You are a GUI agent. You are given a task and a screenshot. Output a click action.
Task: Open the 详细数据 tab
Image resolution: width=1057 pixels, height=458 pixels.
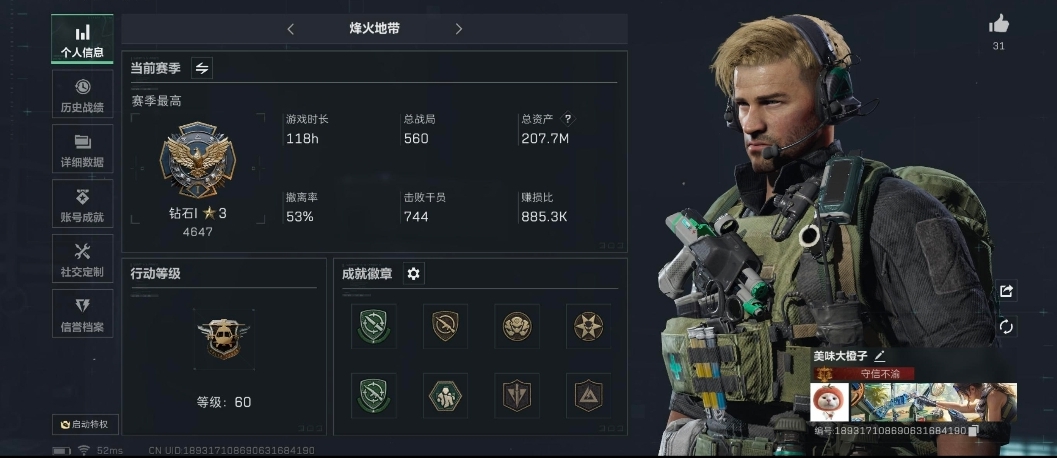click(x=82, y=150)
